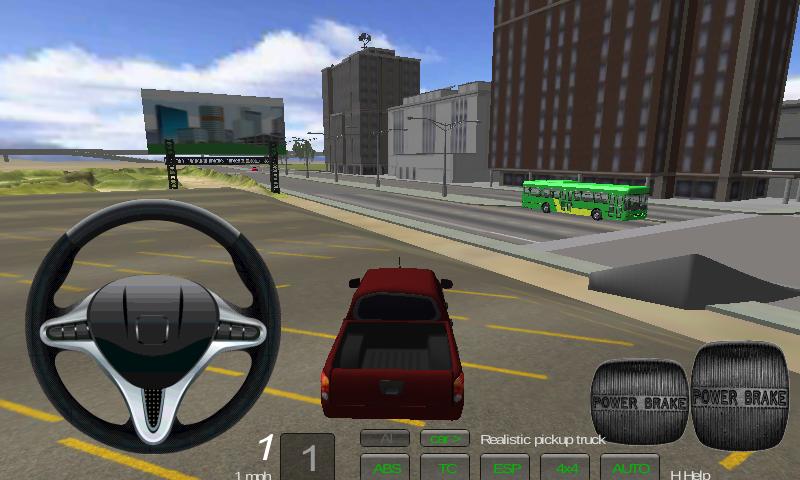800x480 pixels.
Task: Click the on-screen steering wheel
Action: [153, 322]
